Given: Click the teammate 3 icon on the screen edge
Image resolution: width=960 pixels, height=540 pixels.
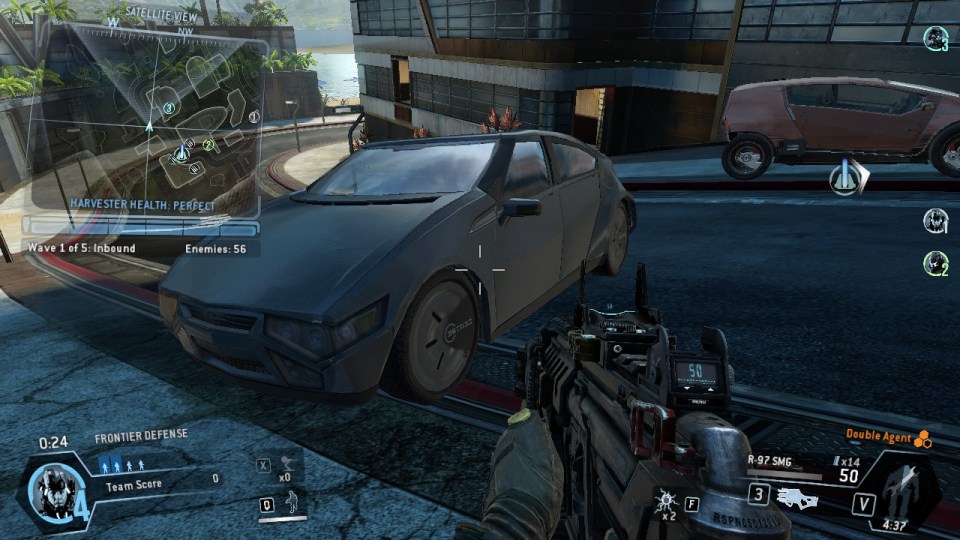Looking at the screenshot, I should [x=935, y=39].
